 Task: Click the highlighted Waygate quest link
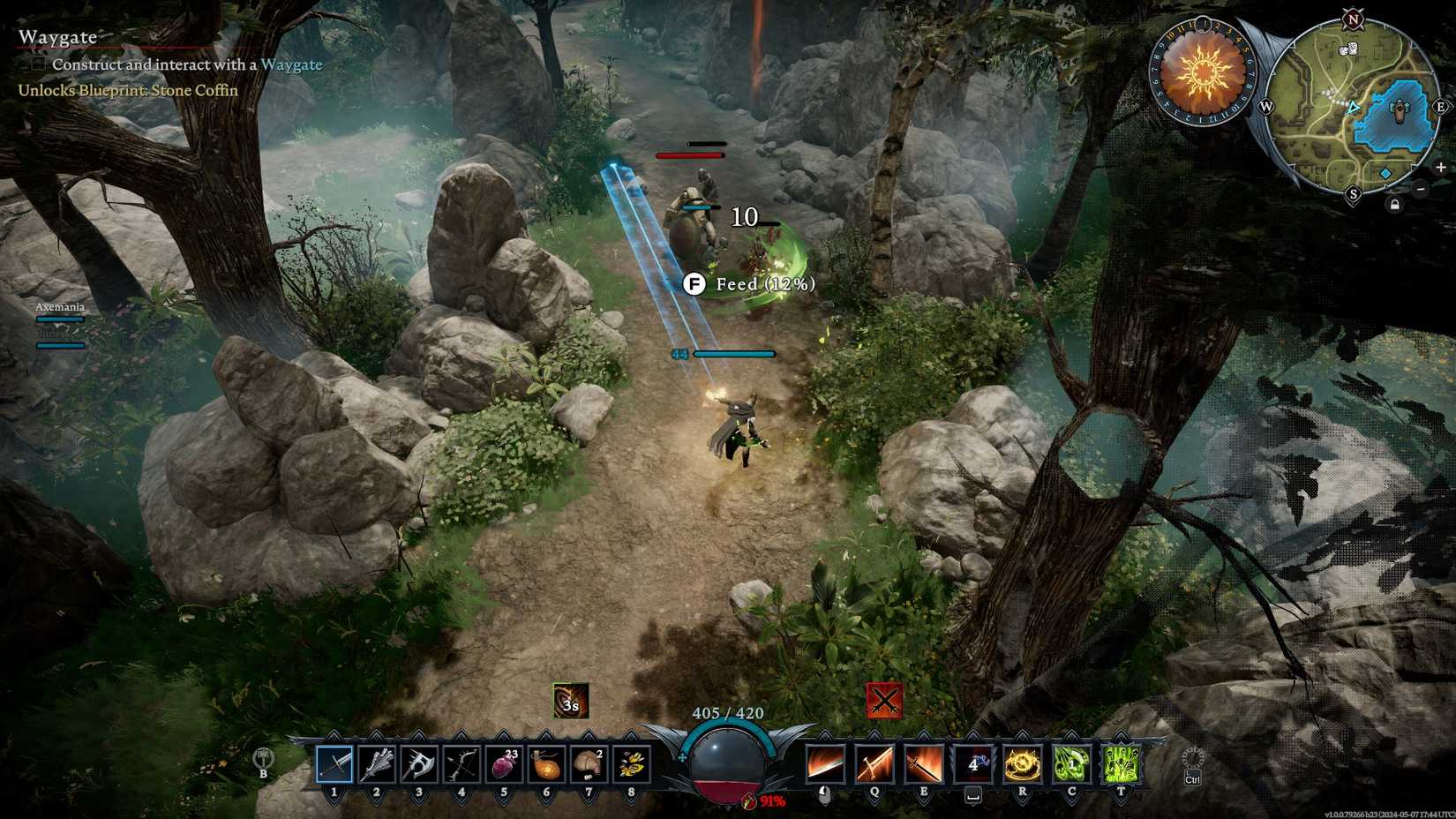(292, 64)
